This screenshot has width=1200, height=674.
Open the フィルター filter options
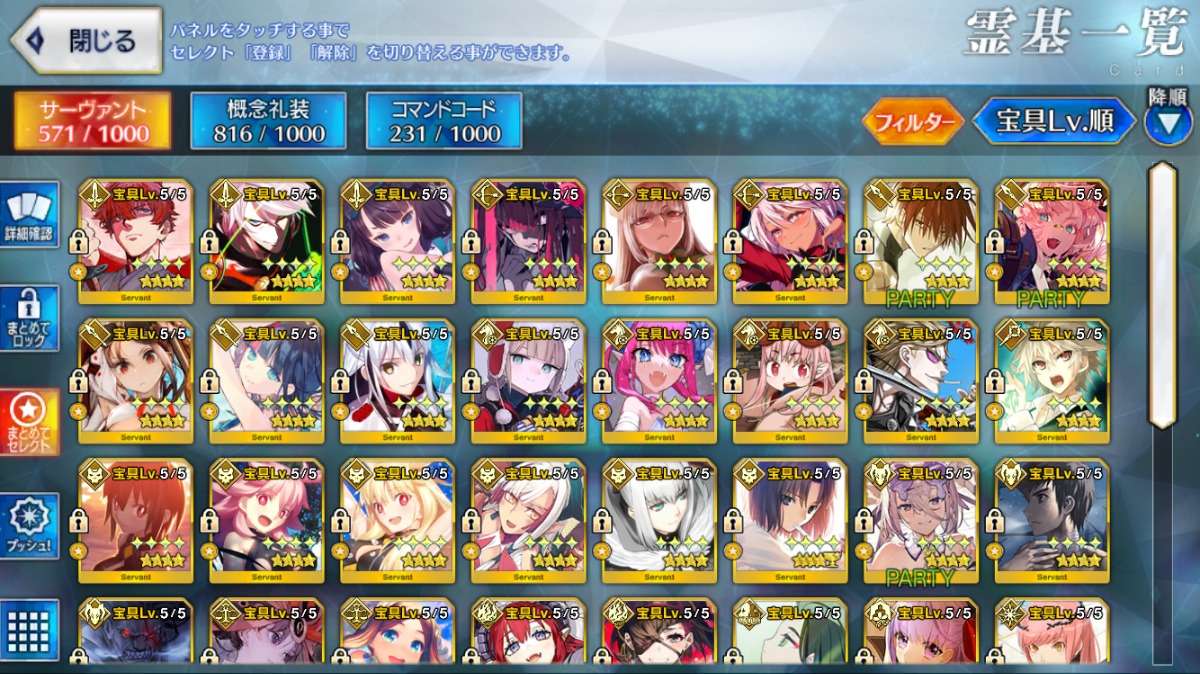912,122
